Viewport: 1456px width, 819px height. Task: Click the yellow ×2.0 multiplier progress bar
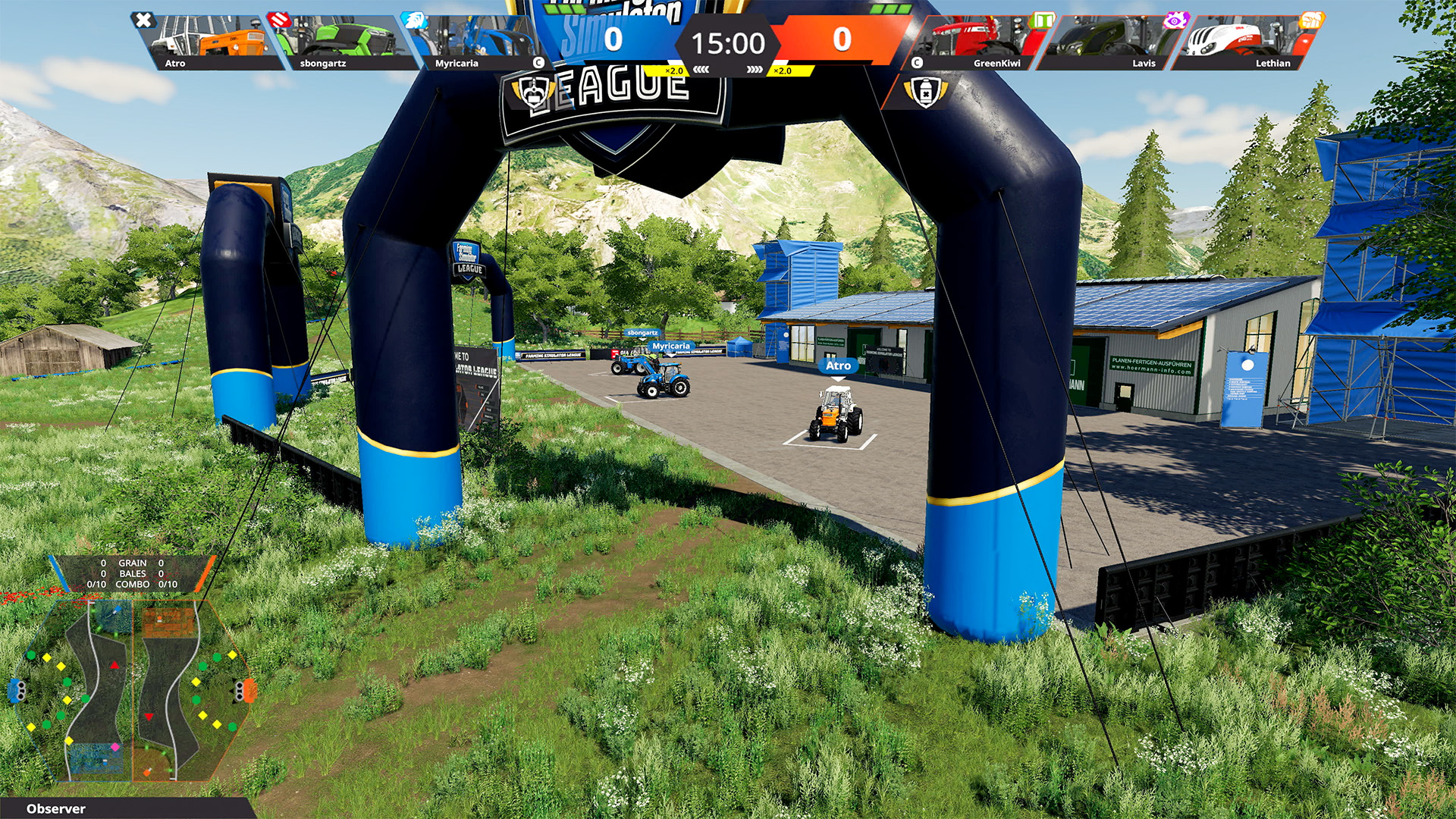(673, 71)
